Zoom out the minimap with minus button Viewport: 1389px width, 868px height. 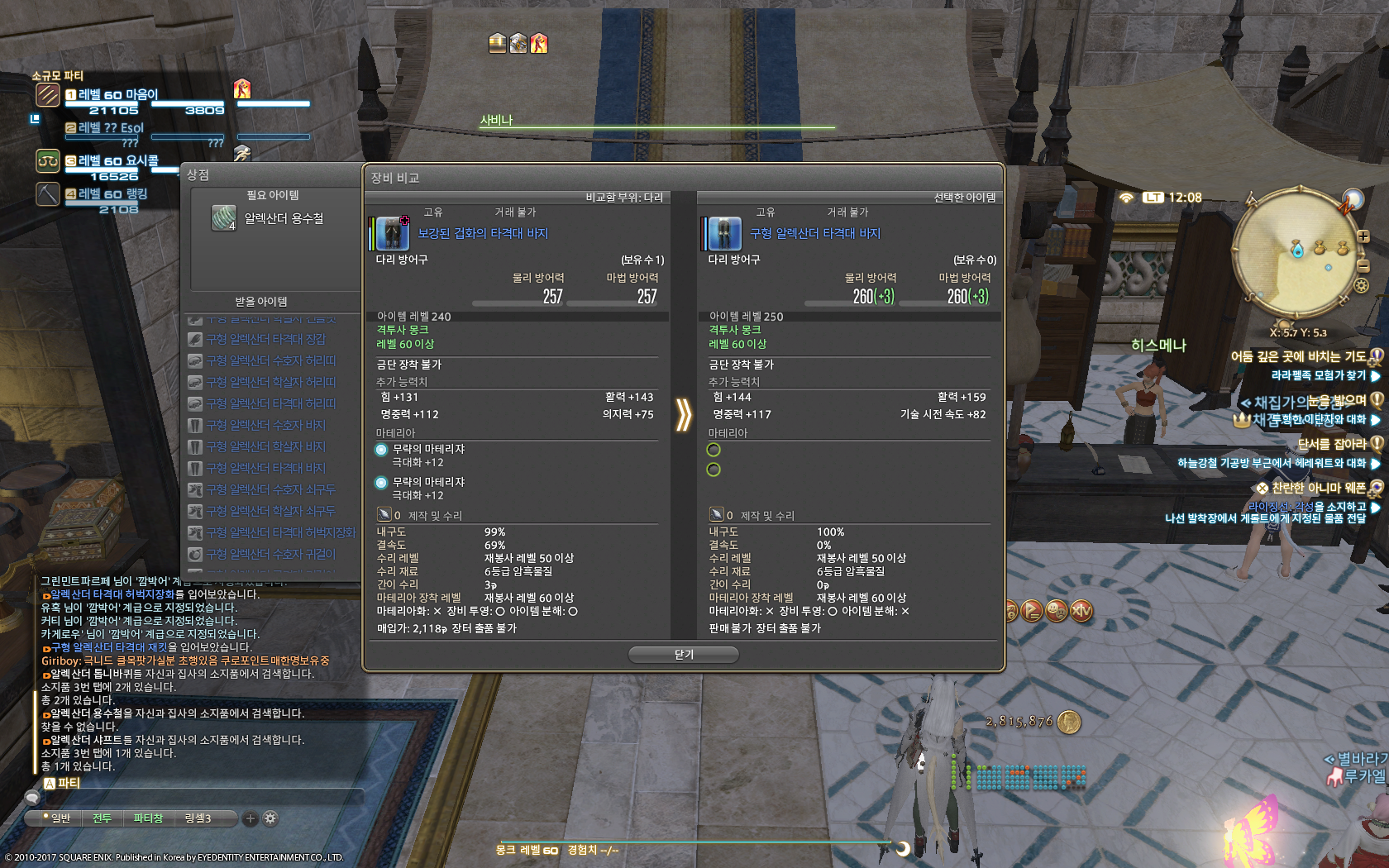click(1363, 265)
